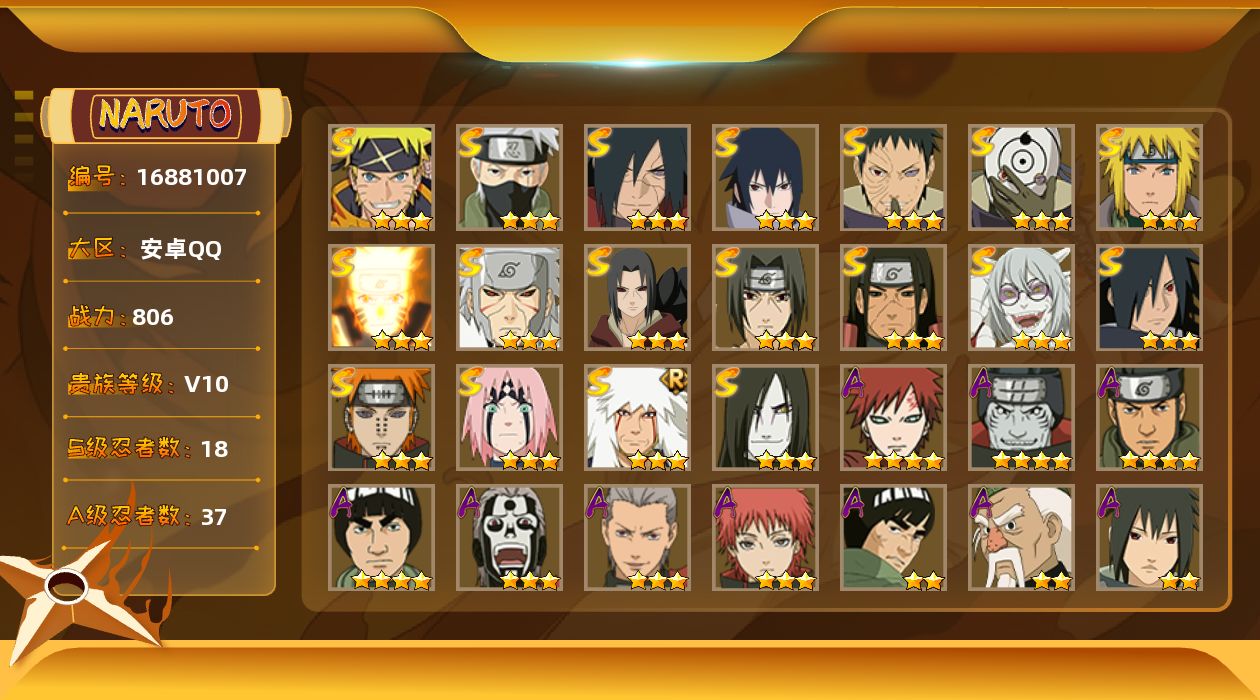Image resolution: width=1260 pixels, height=700 pixels.
Task: Select the glowing golden chakra Naruto tile
Action: [381, 298]
